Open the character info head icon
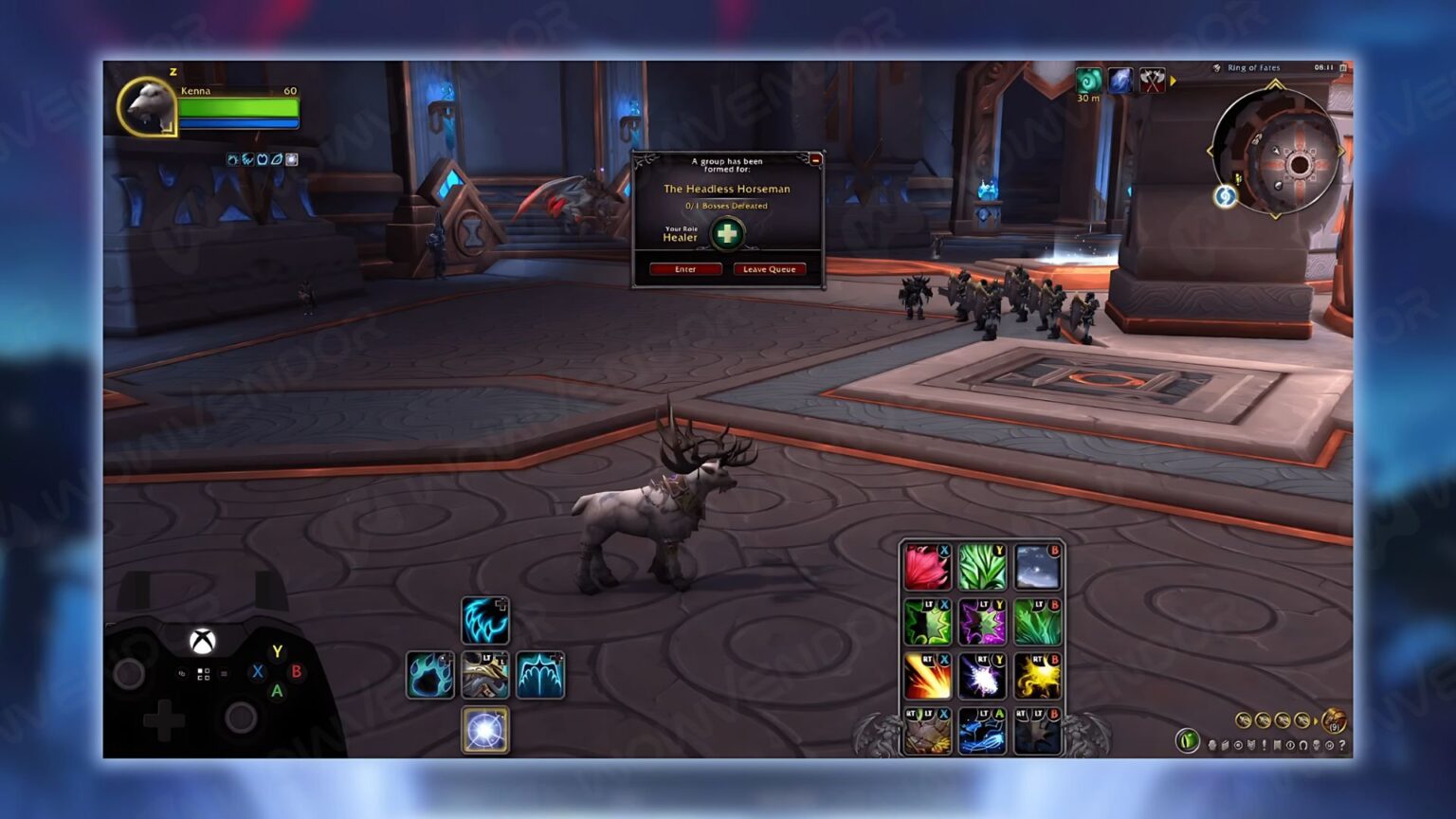1456x819 pixels. coord(1211,746)
